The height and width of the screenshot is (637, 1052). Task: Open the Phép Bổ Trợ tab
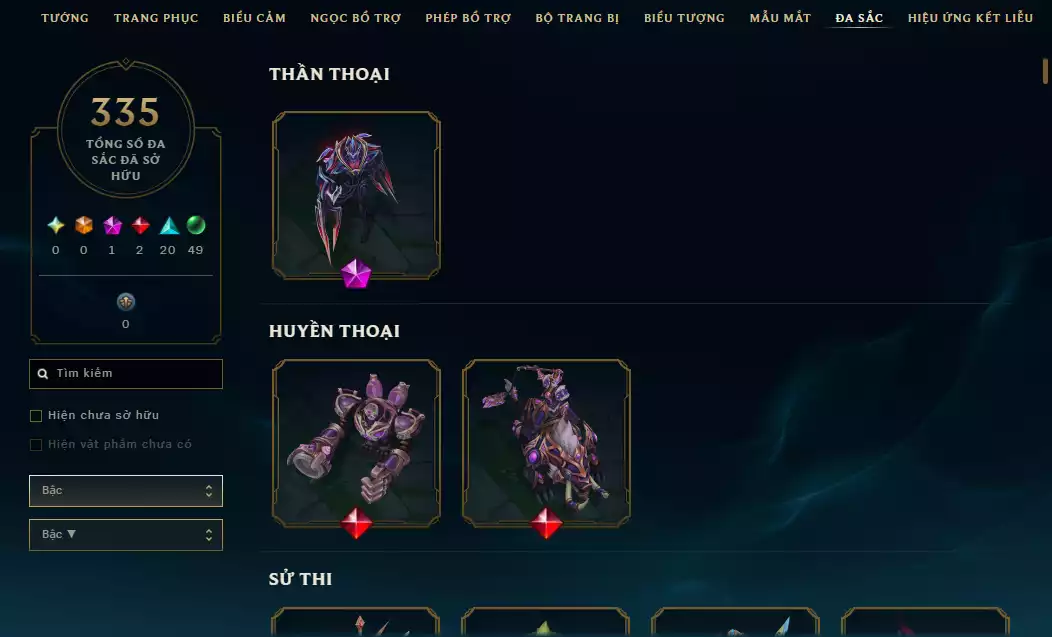click(468, 18)
